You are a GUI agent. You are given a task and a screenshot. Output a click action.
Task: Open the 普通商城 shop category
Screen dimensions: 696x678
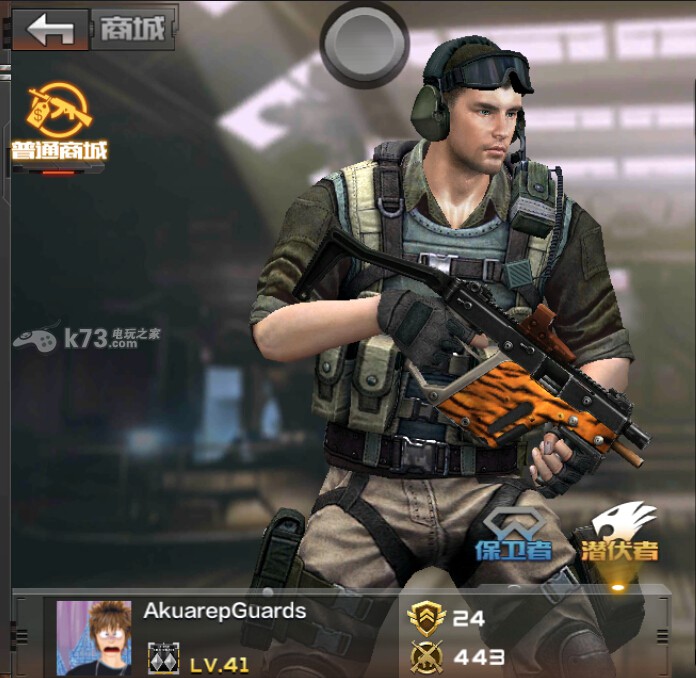click(59, 125)
